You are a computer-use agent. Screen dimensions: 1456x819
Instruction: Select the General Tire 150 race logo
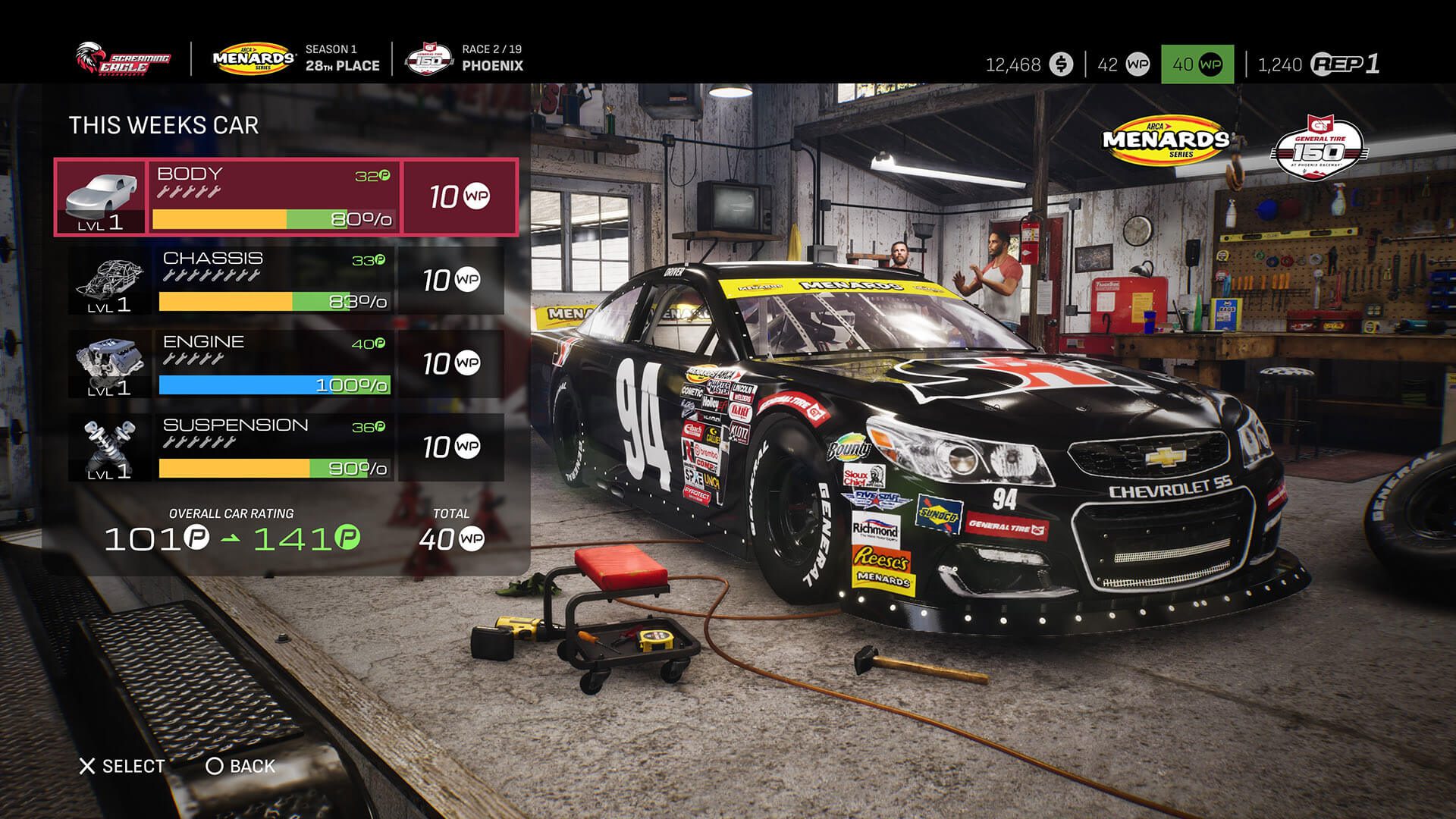coord(430,59)
